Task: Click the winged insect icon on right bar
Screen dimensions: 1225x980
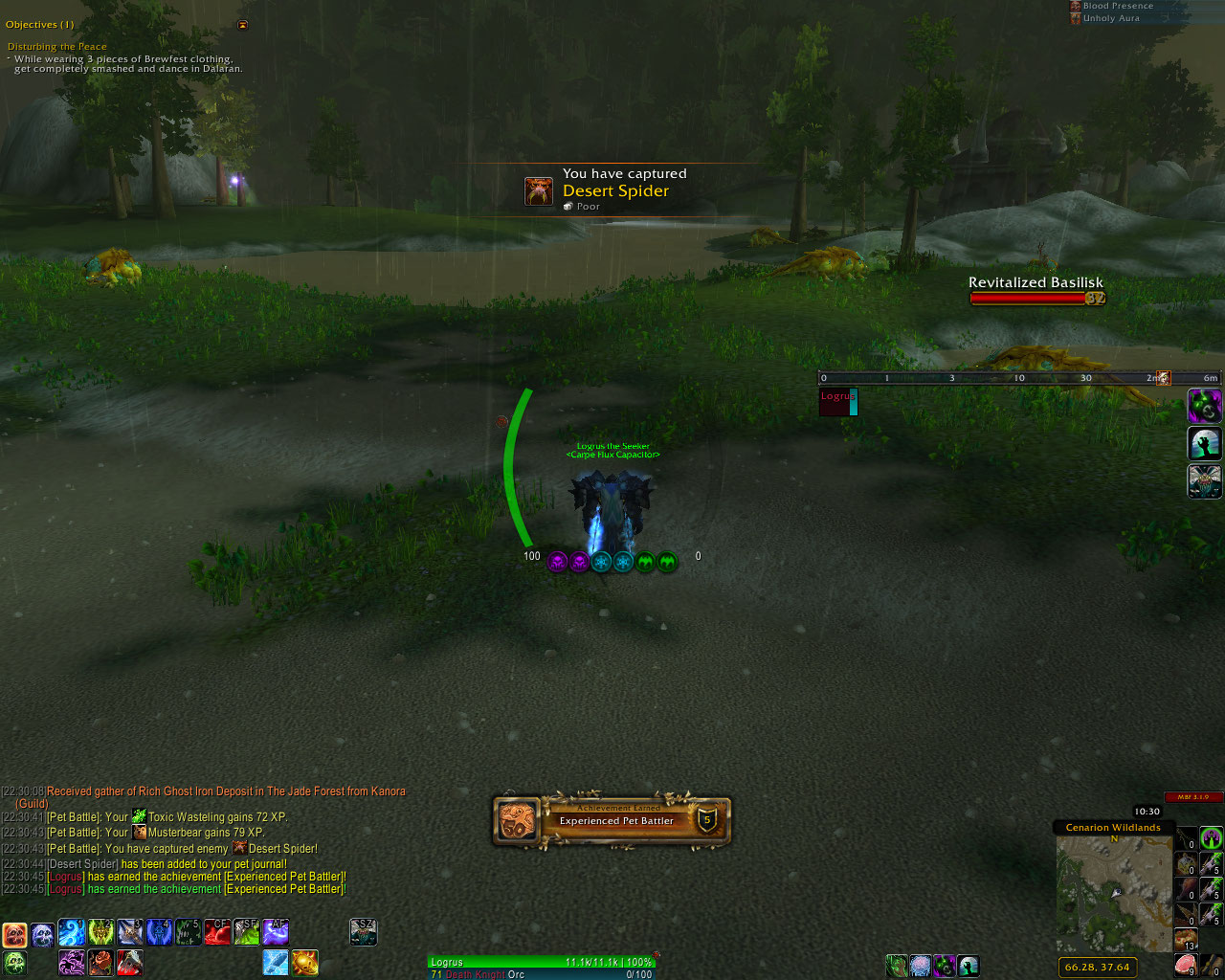Action: pyautogui.click(x=1205, y=480)
